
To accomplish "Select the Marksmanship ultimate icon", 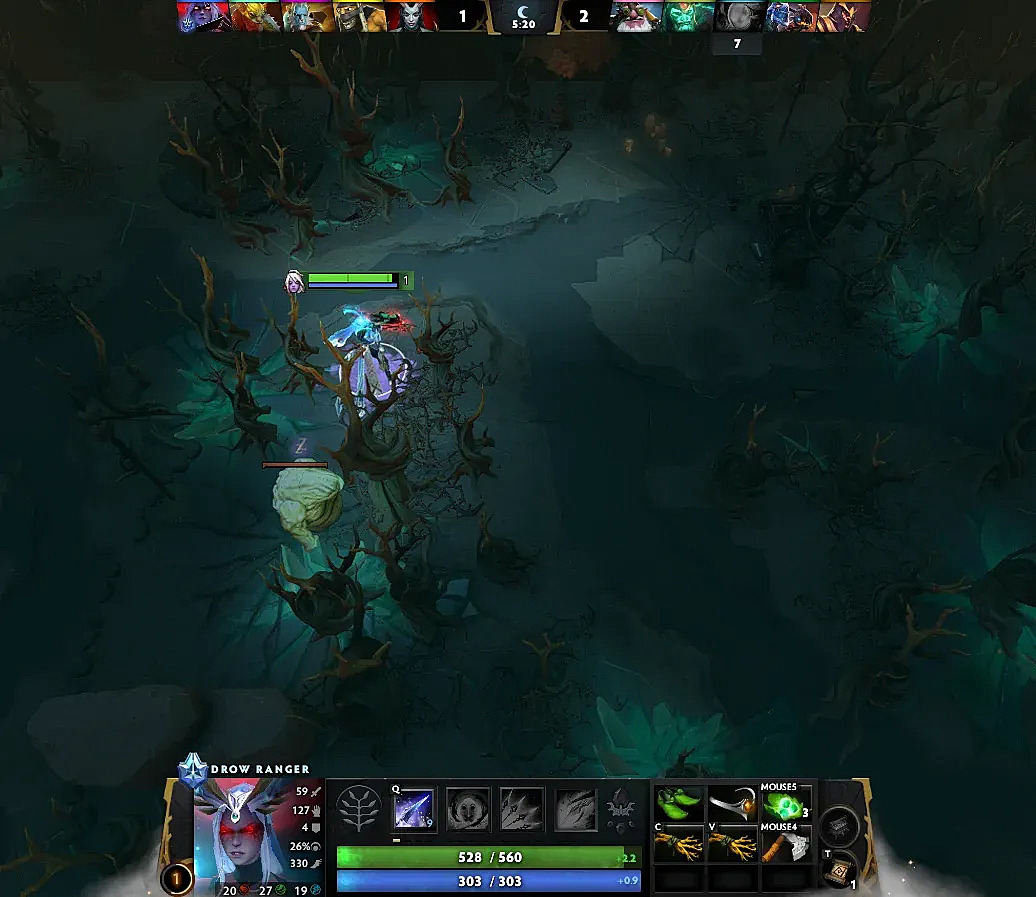I will point(576,809).
